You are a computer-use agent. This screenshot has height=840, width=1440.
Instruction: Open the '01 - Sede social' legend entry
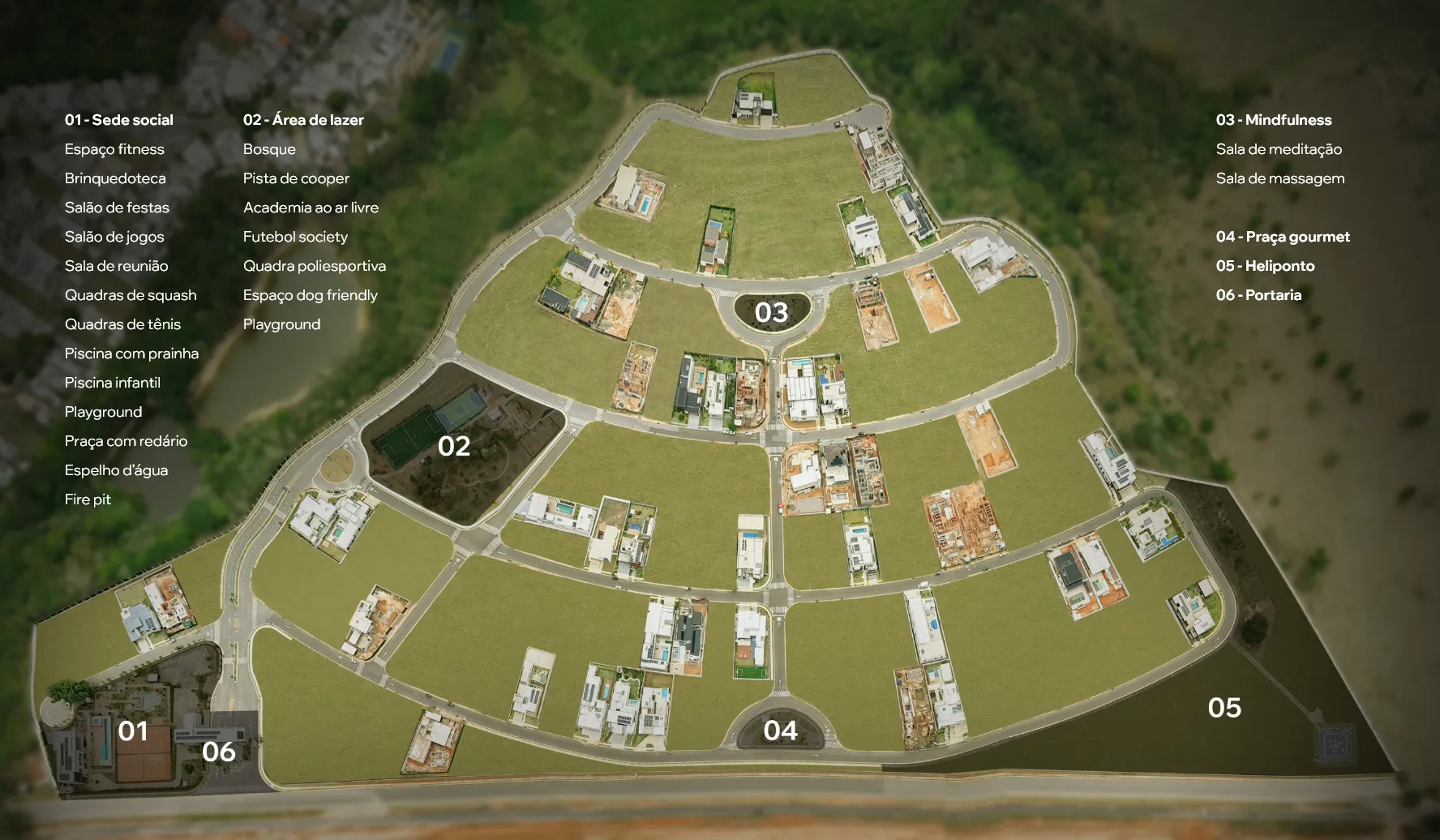tap(119, 120)
